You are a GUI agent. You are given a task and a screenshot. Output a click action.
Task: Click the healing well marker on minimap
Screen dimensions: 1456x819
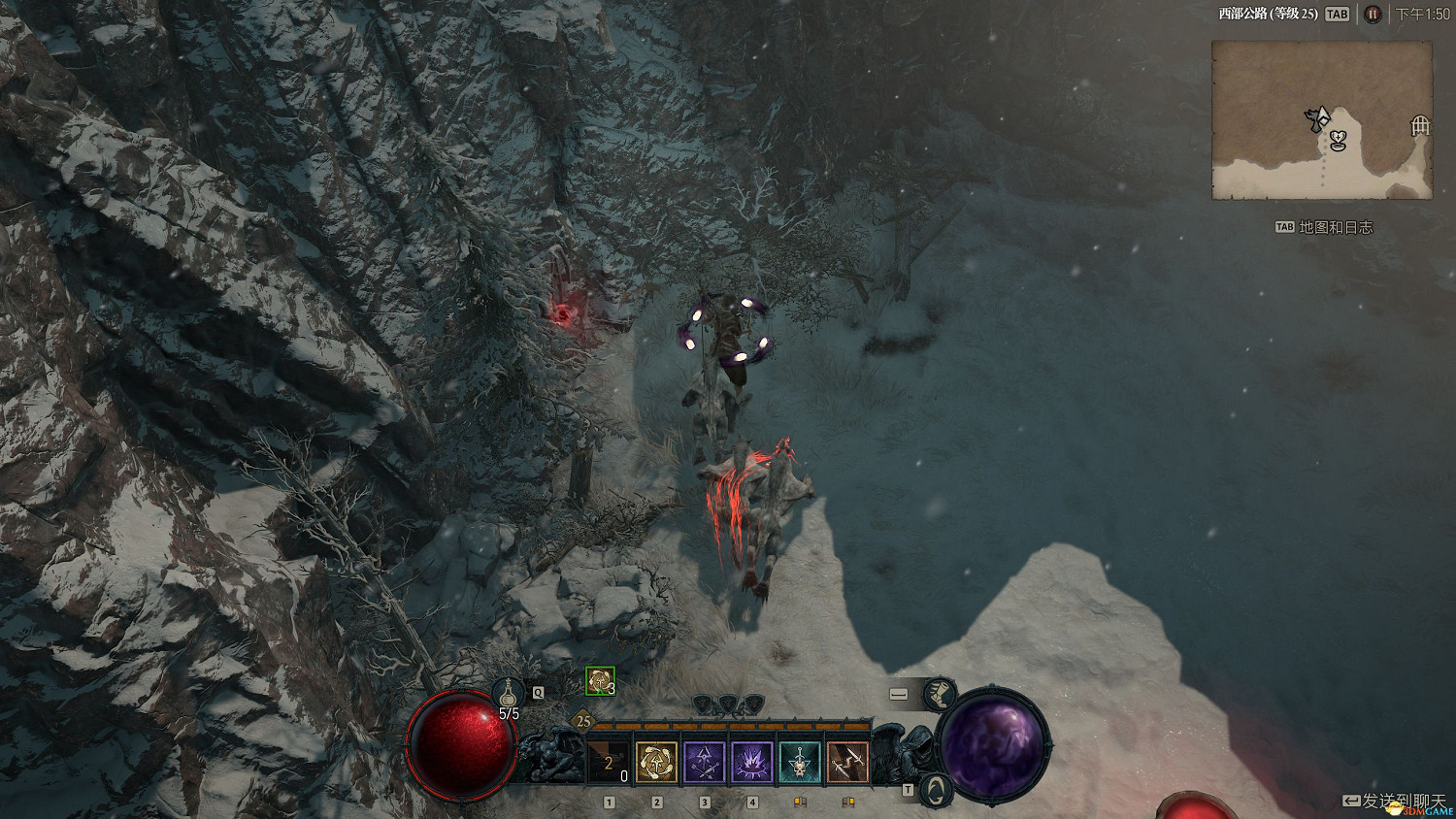1339,142
